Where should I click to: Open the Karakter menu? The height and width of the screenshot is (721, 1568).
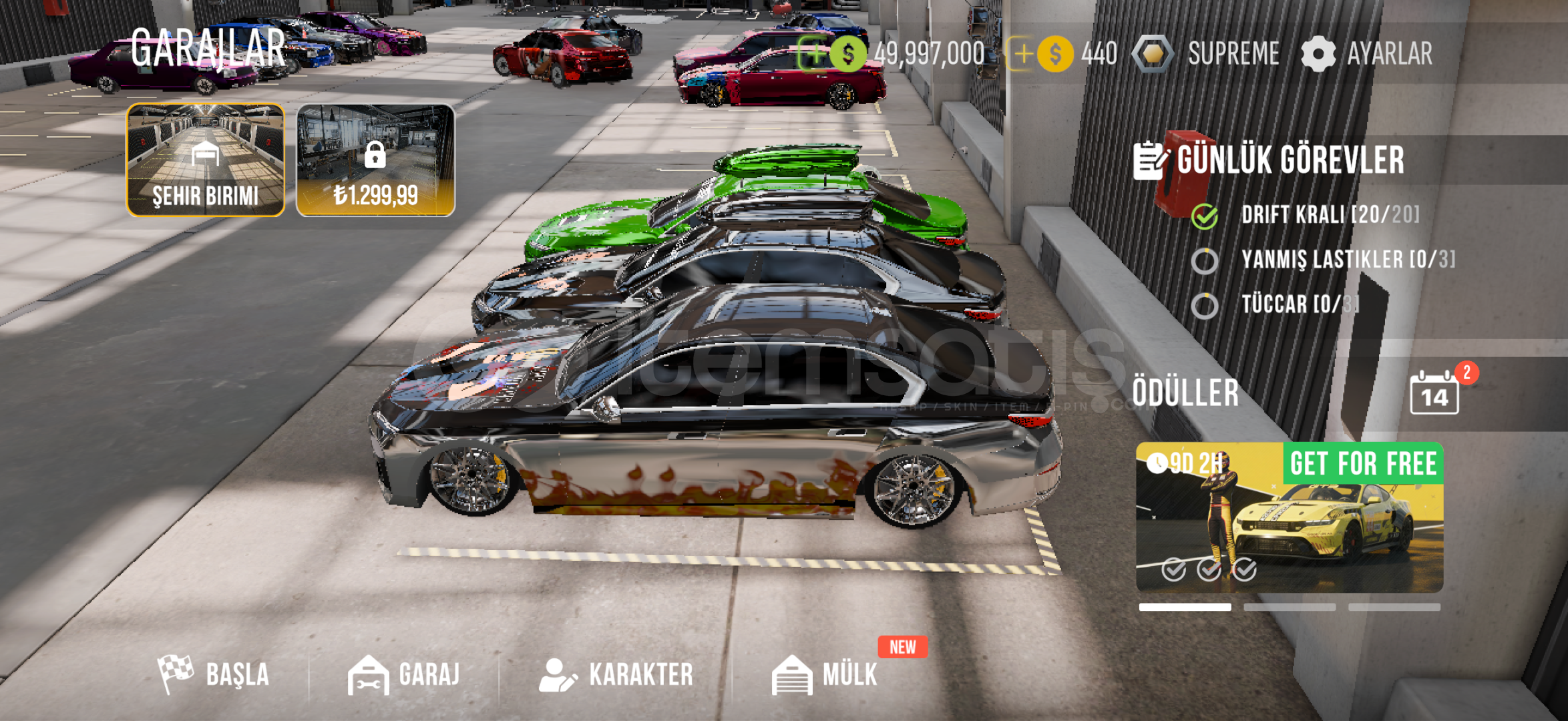[x=616, y=674]
